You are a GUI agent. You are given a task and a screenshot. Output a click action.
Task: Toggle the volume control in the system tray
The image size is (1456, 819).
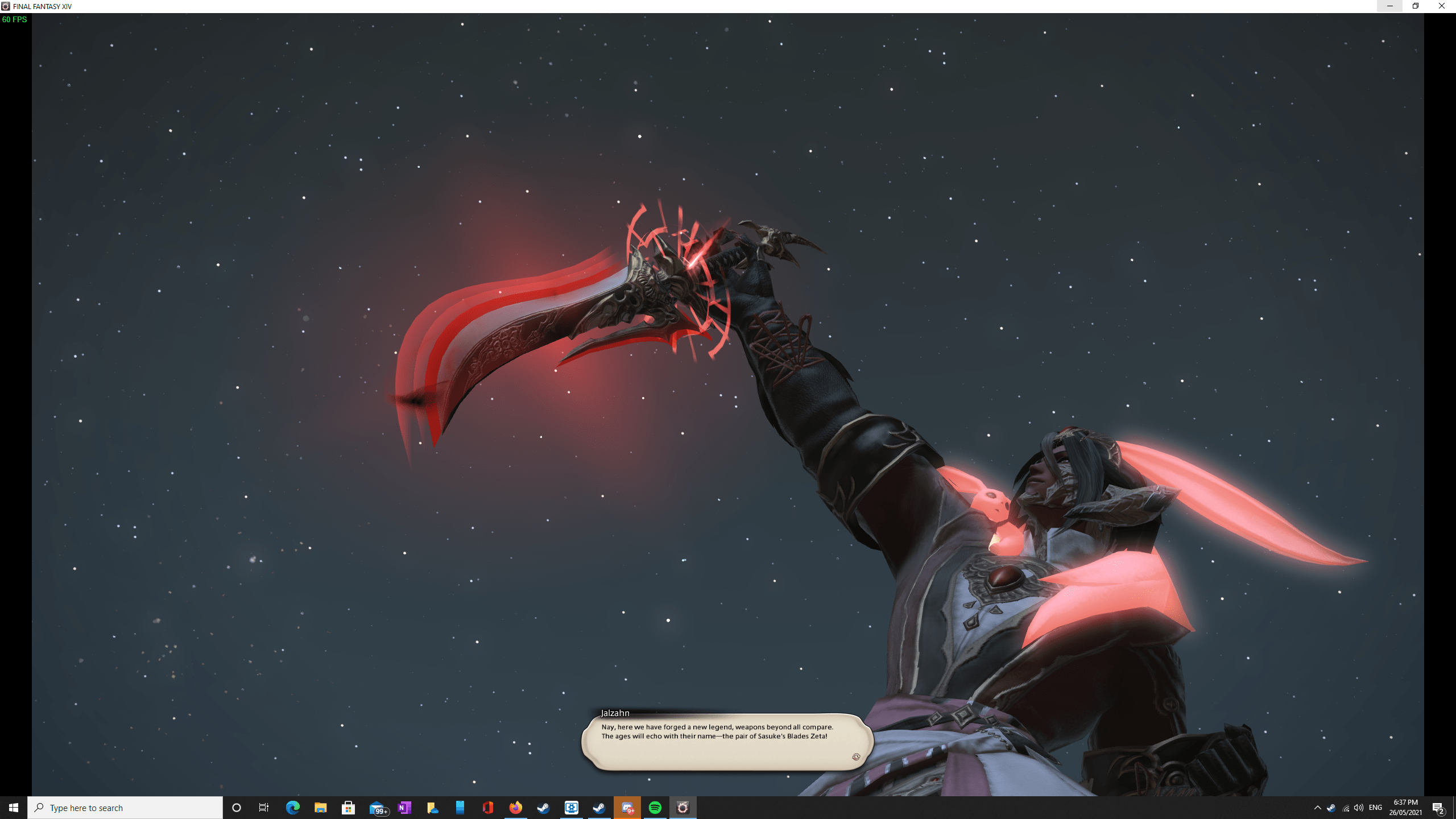point(1358,809)
